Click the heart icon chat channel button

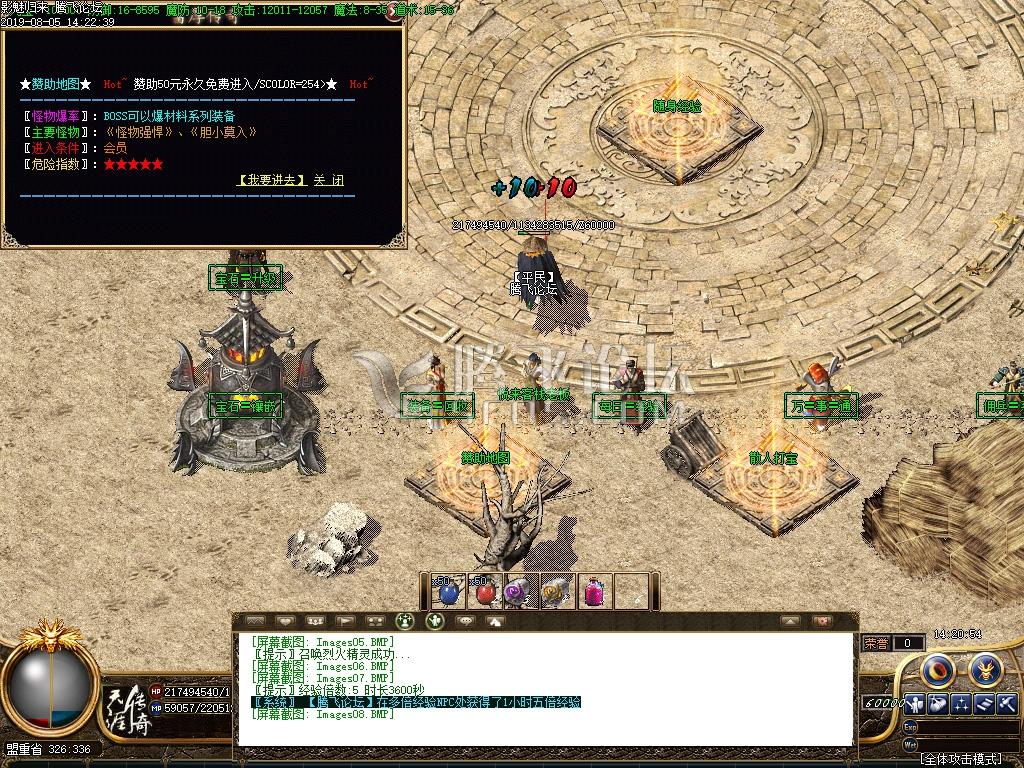coord(285,621)
